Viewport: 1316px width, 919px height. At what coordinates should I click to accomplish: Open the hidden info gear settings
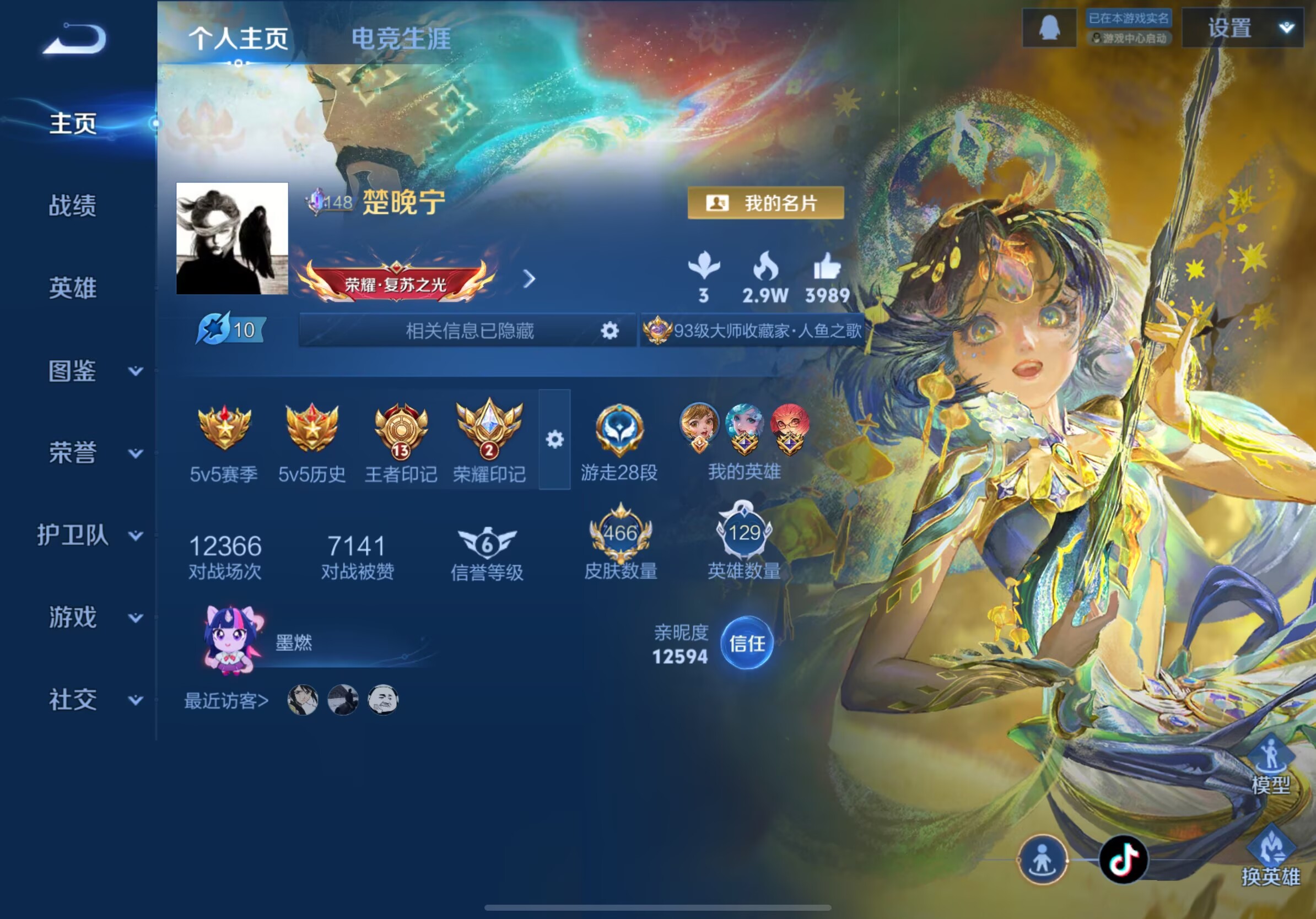[x=610, y=331]
